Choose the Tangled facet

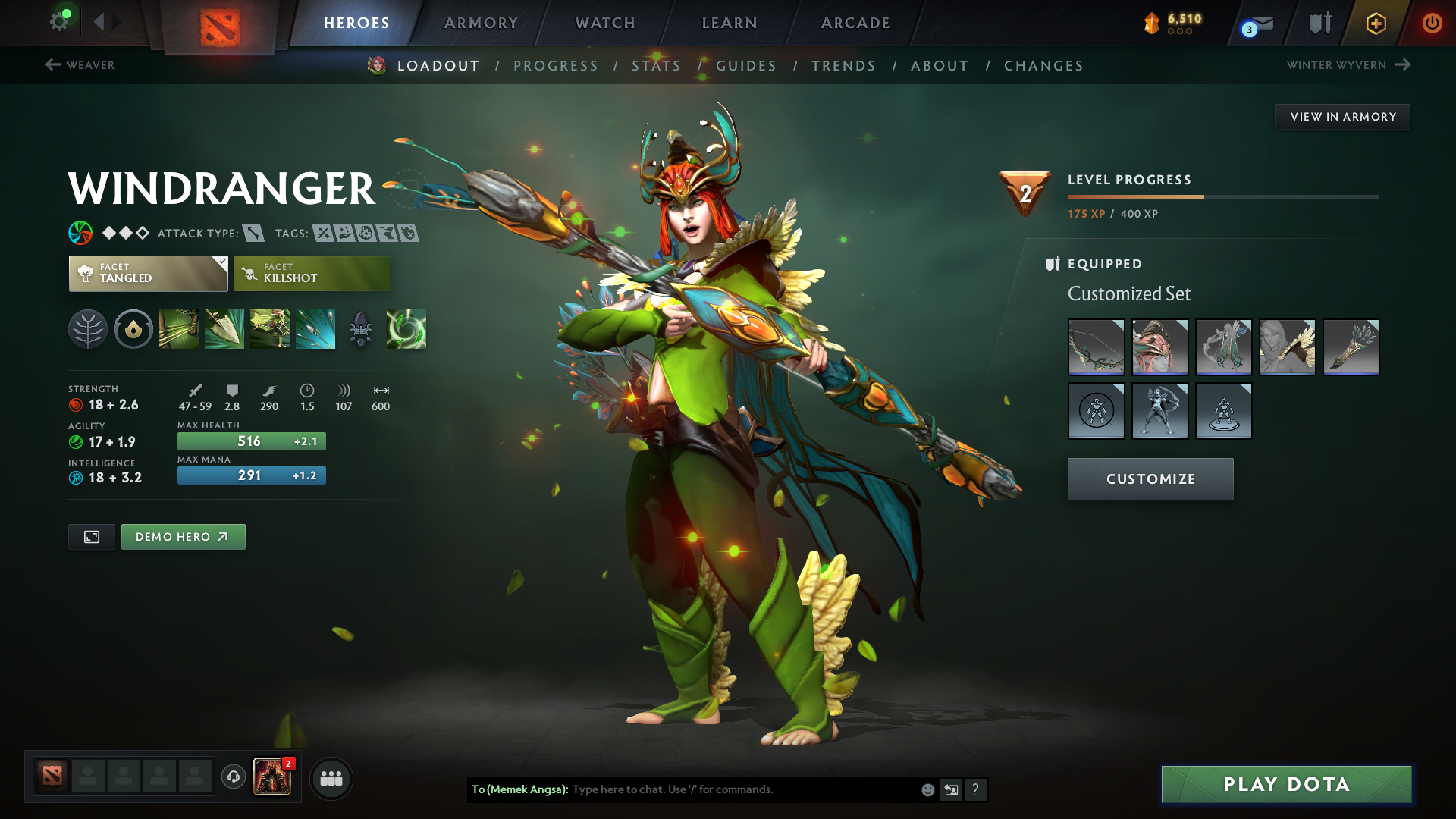tap(148, 274)
